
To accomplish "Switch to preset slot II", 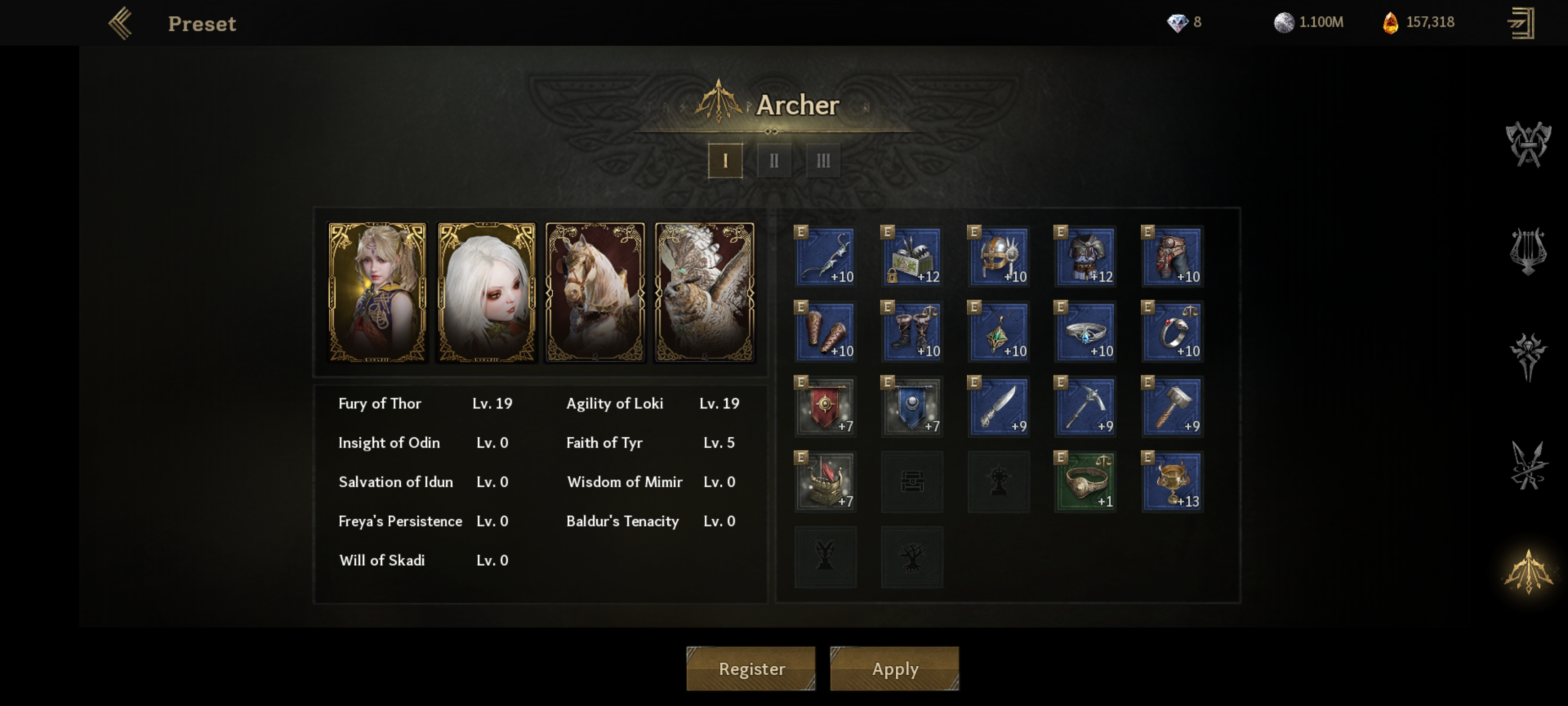I will [774, 161].
